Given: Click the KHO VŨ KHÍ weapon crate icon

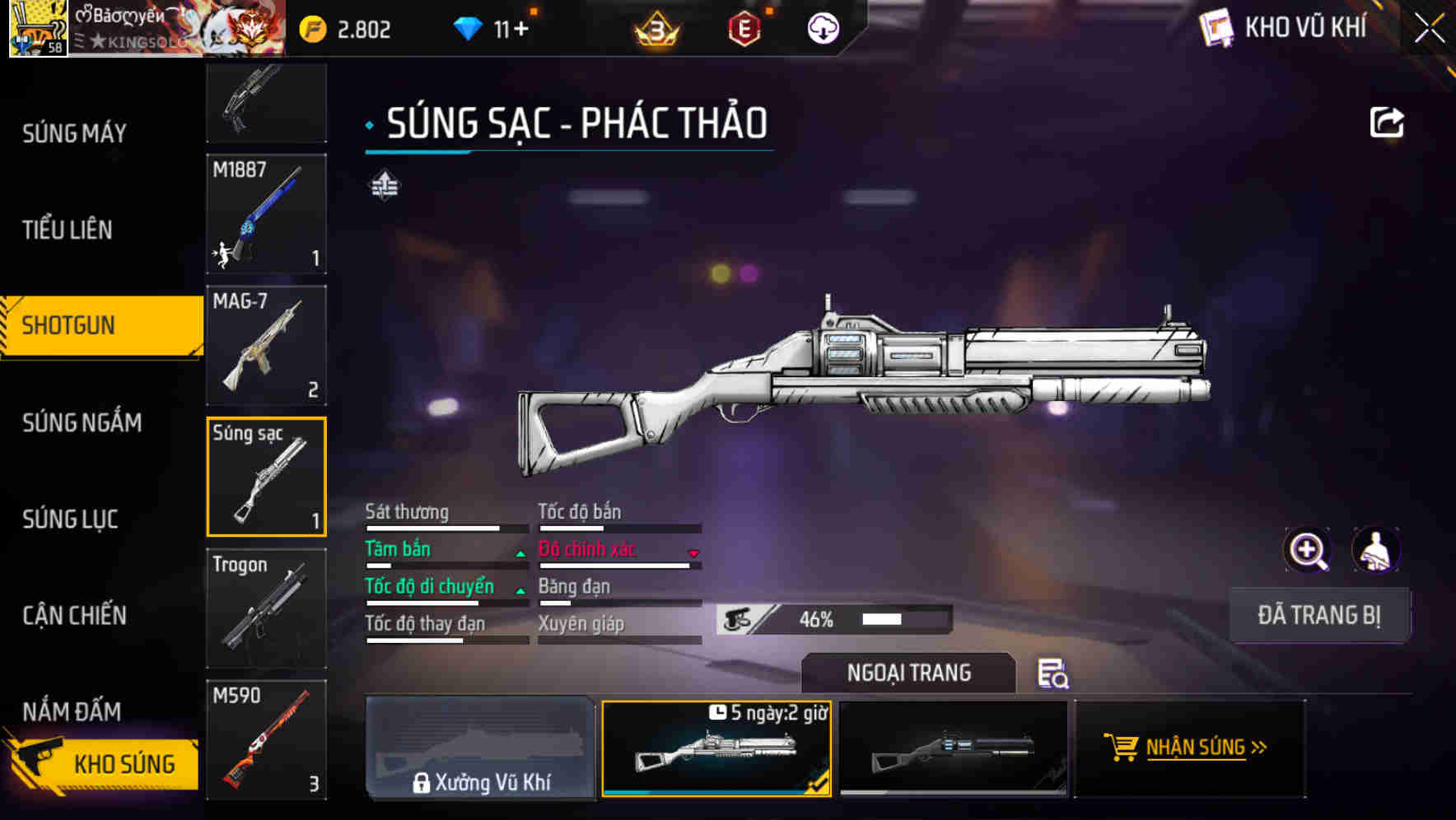Looking at the screenshot, I should click(x=1216, y=26).
